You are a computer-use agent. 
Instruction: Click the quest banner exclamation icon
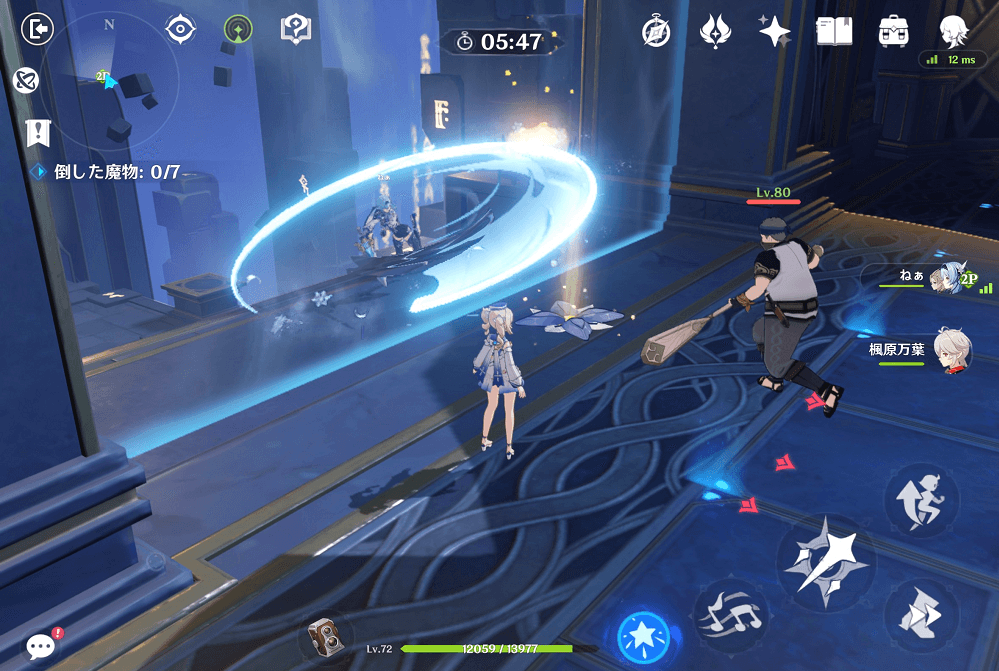pos(37,131)
